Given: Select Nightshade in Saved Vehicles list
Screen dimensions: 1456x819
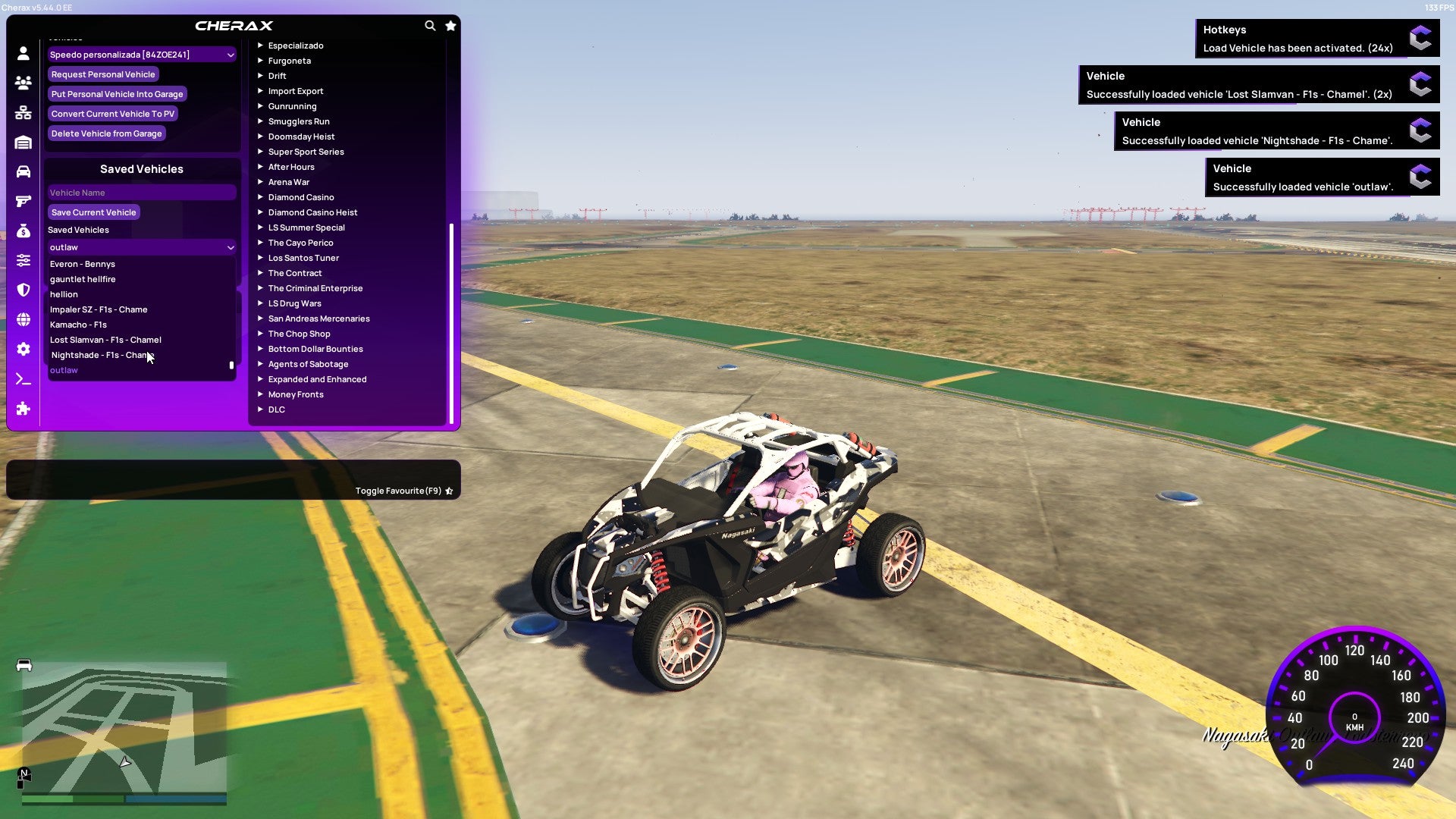Looking at the screenshot, I should point(102,354).
